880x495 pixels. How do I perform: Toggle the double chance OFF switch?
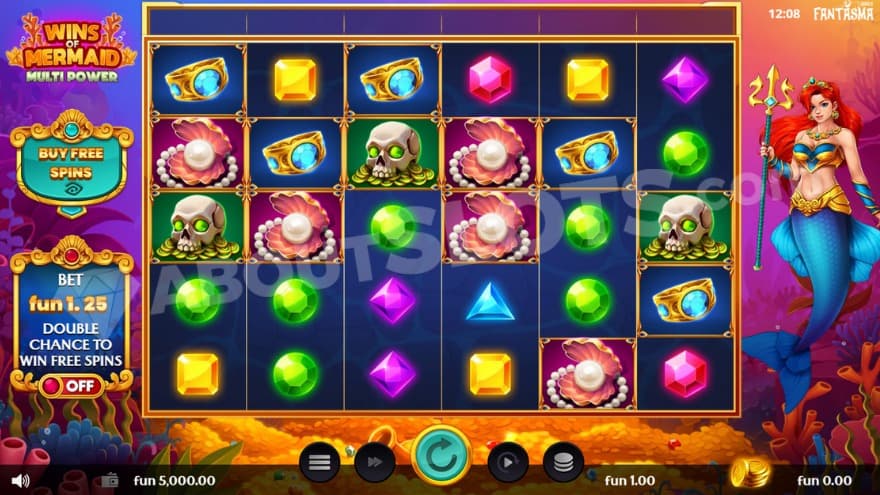[x=71, y=384]
